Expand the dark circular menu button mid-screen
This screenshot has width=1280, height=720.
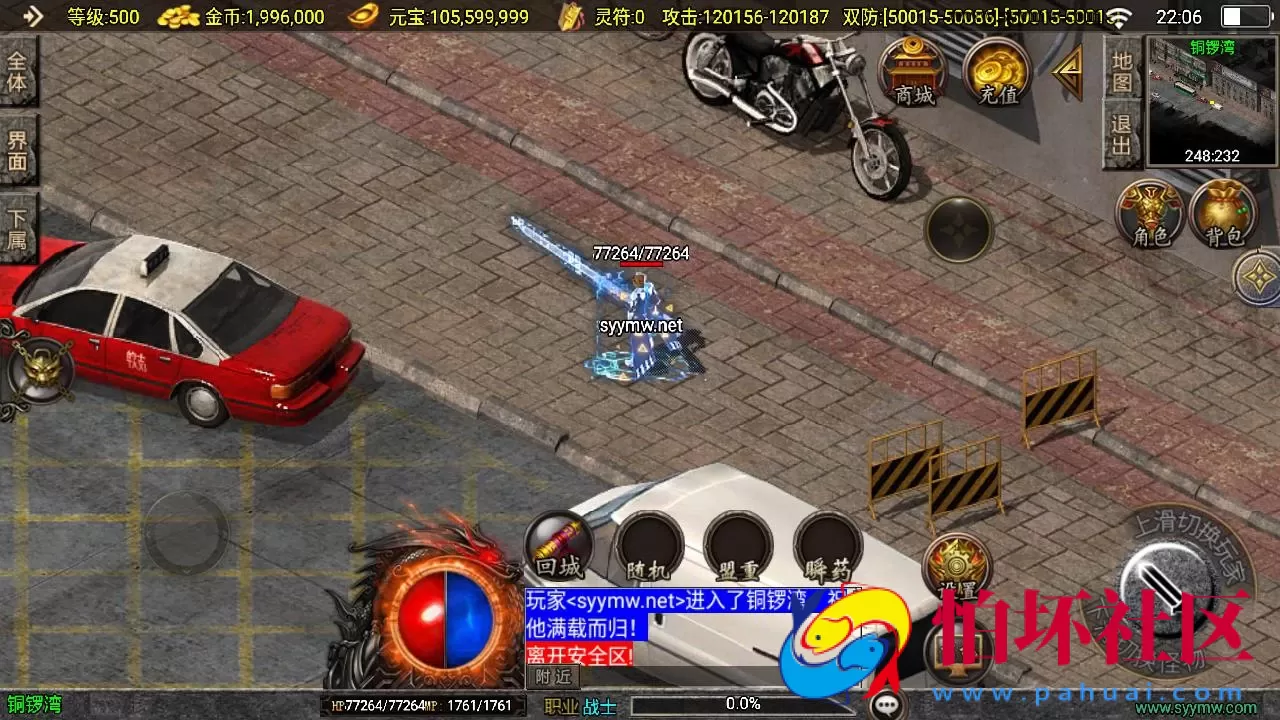(x=957, y=228)
